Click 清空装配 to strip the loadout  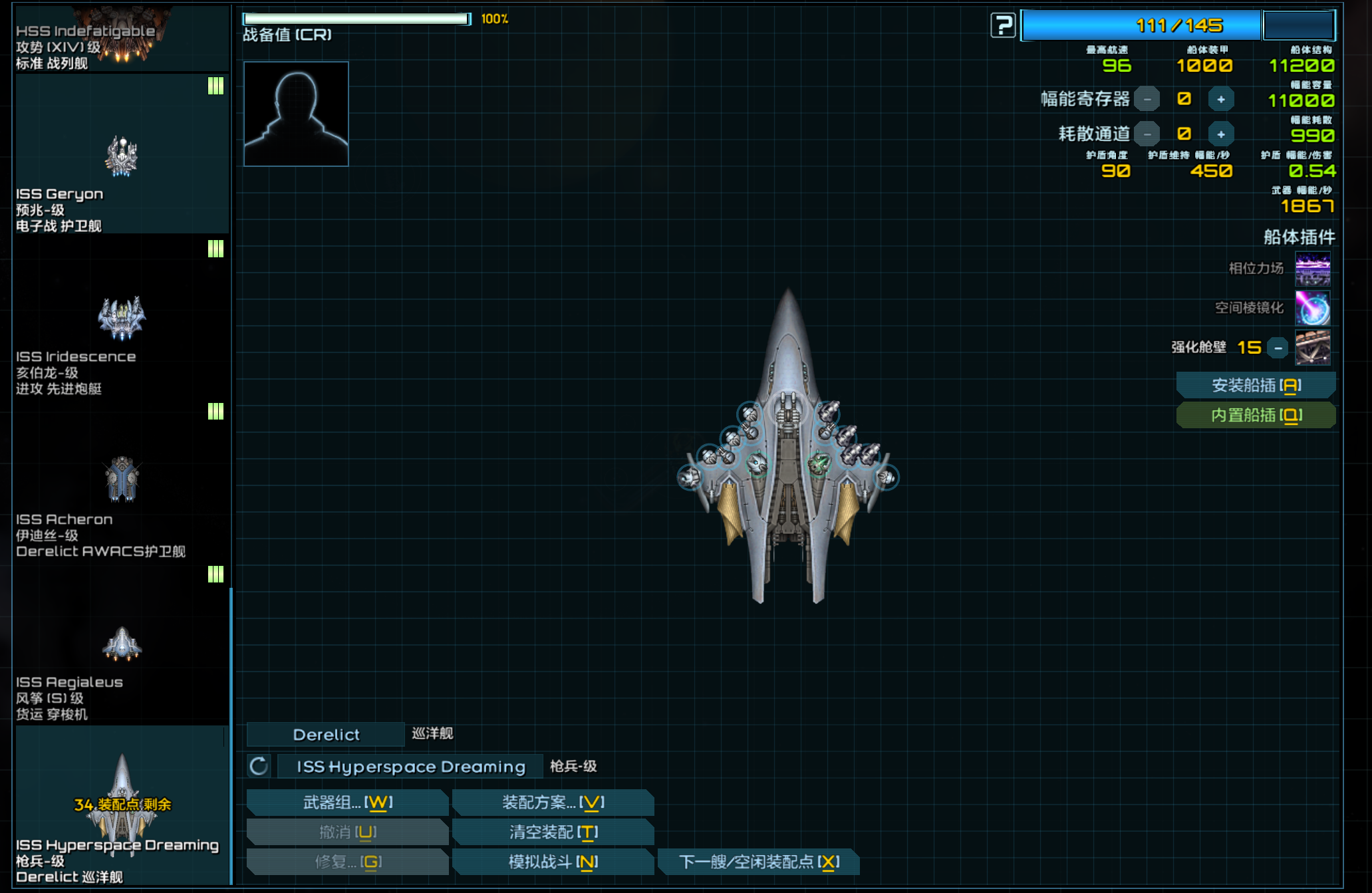click(553, 832)
